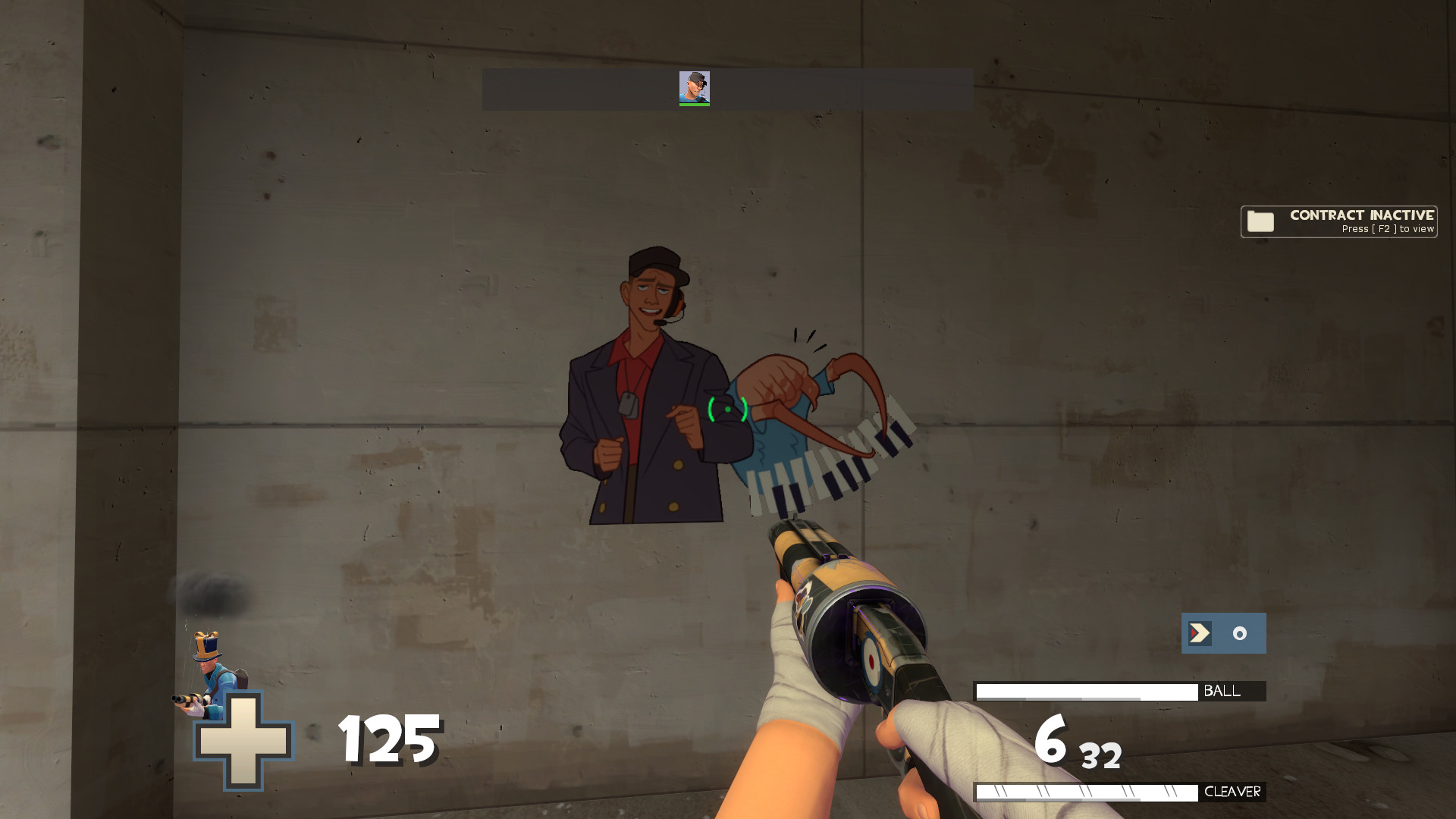Viewport: 1456px width, 819px height.
Task: Toggle the CONTRACT INACTIVE notification
Action: (x=1338, y=221)
